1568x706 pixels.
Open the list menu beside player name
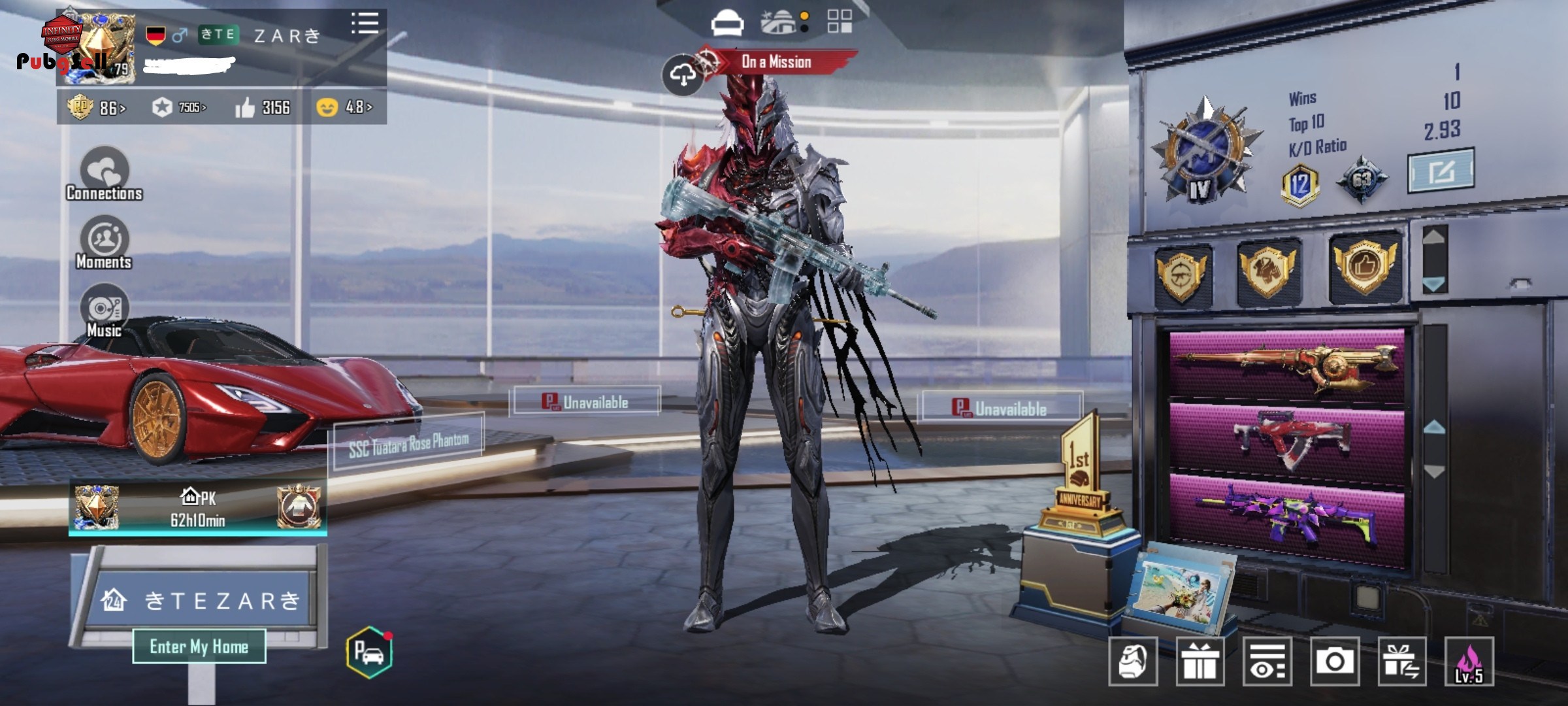[365, 24]
